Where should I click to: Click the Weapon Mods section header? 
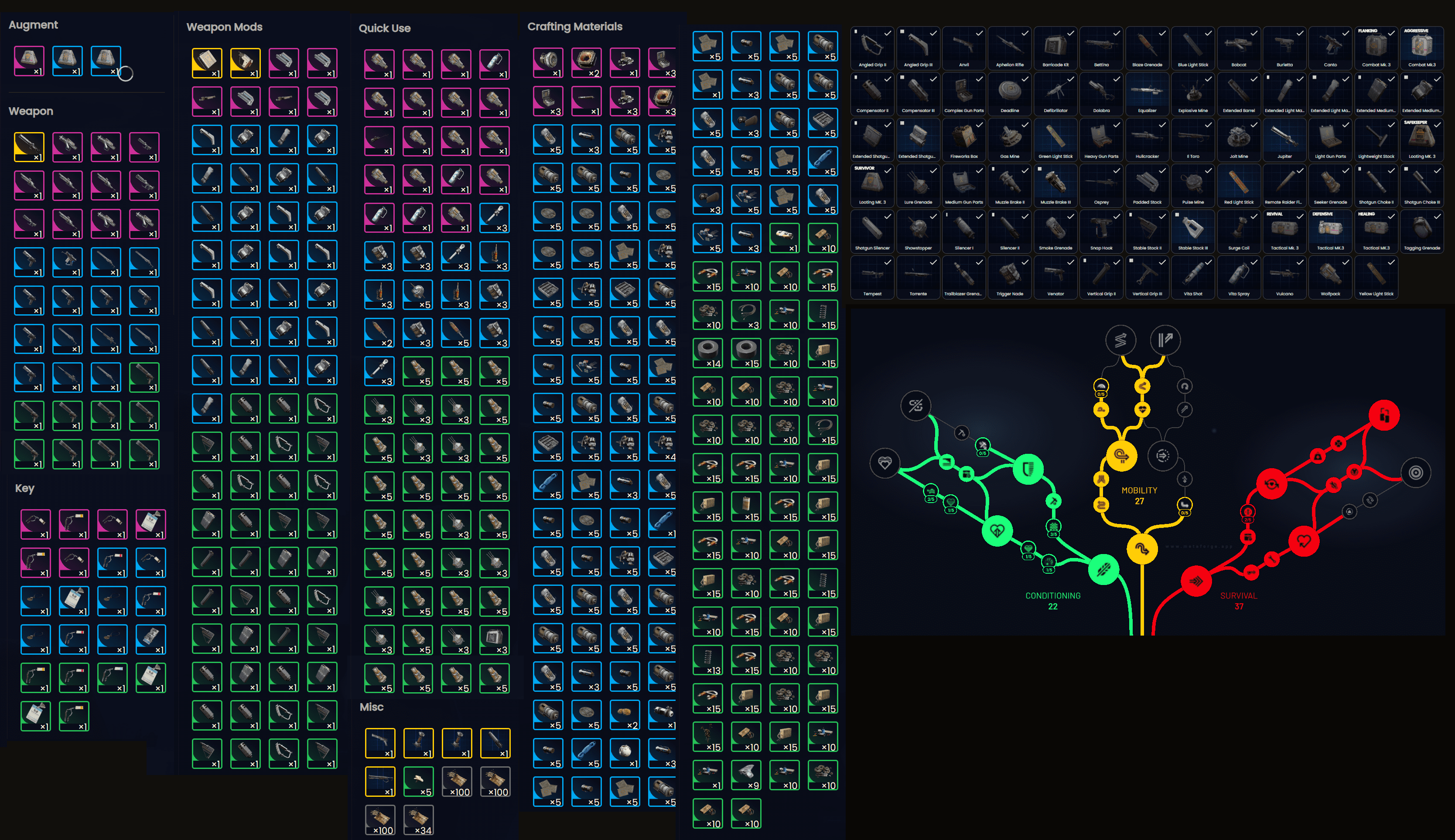(224, 27)
